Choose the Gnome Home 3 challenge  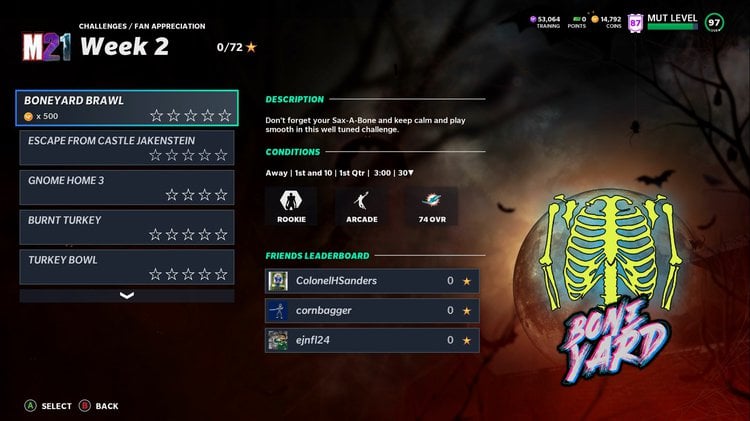127,188
